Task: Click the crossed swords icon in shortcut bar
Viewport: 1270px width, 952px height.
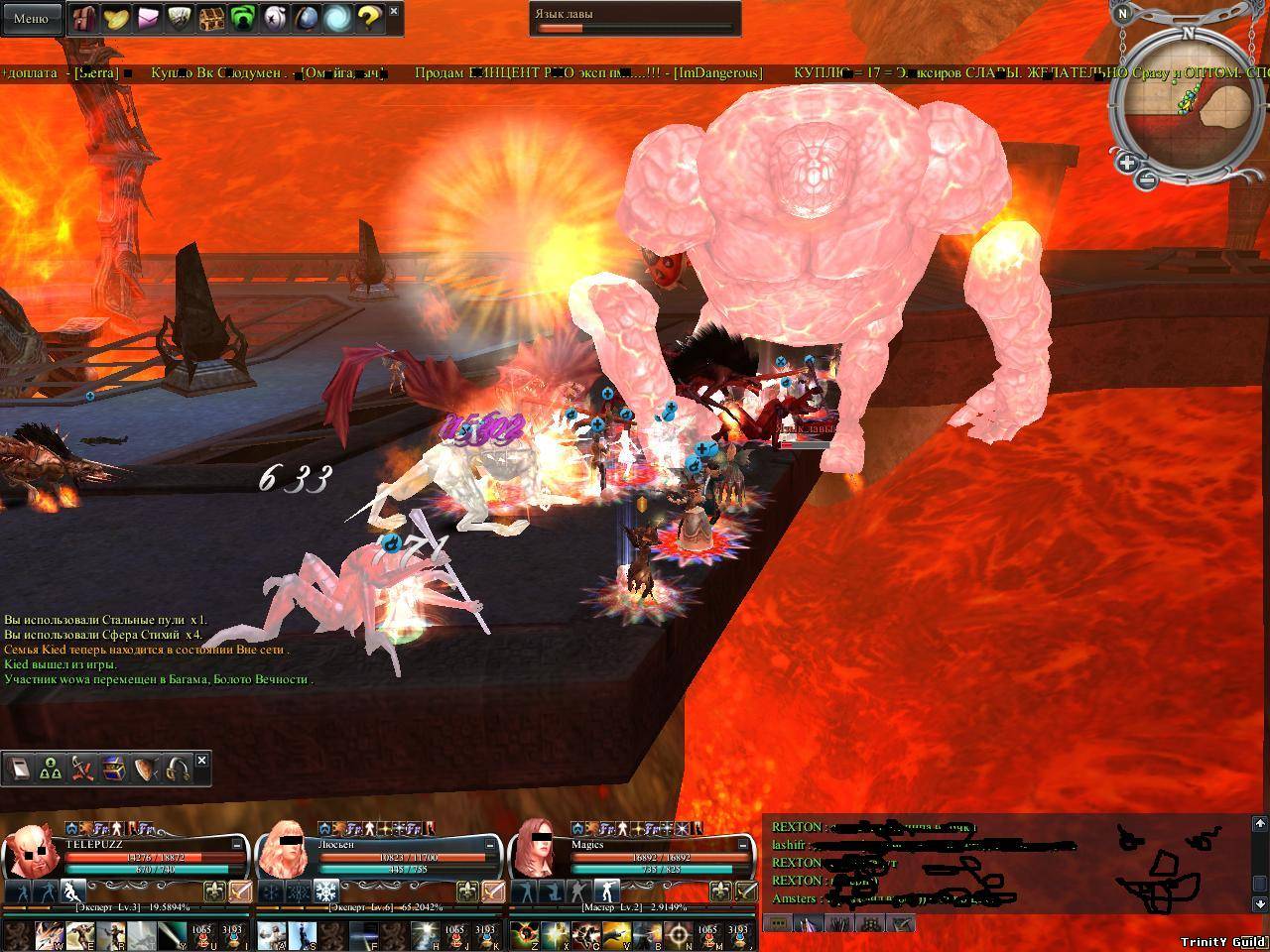Action: tap(83, 770)
